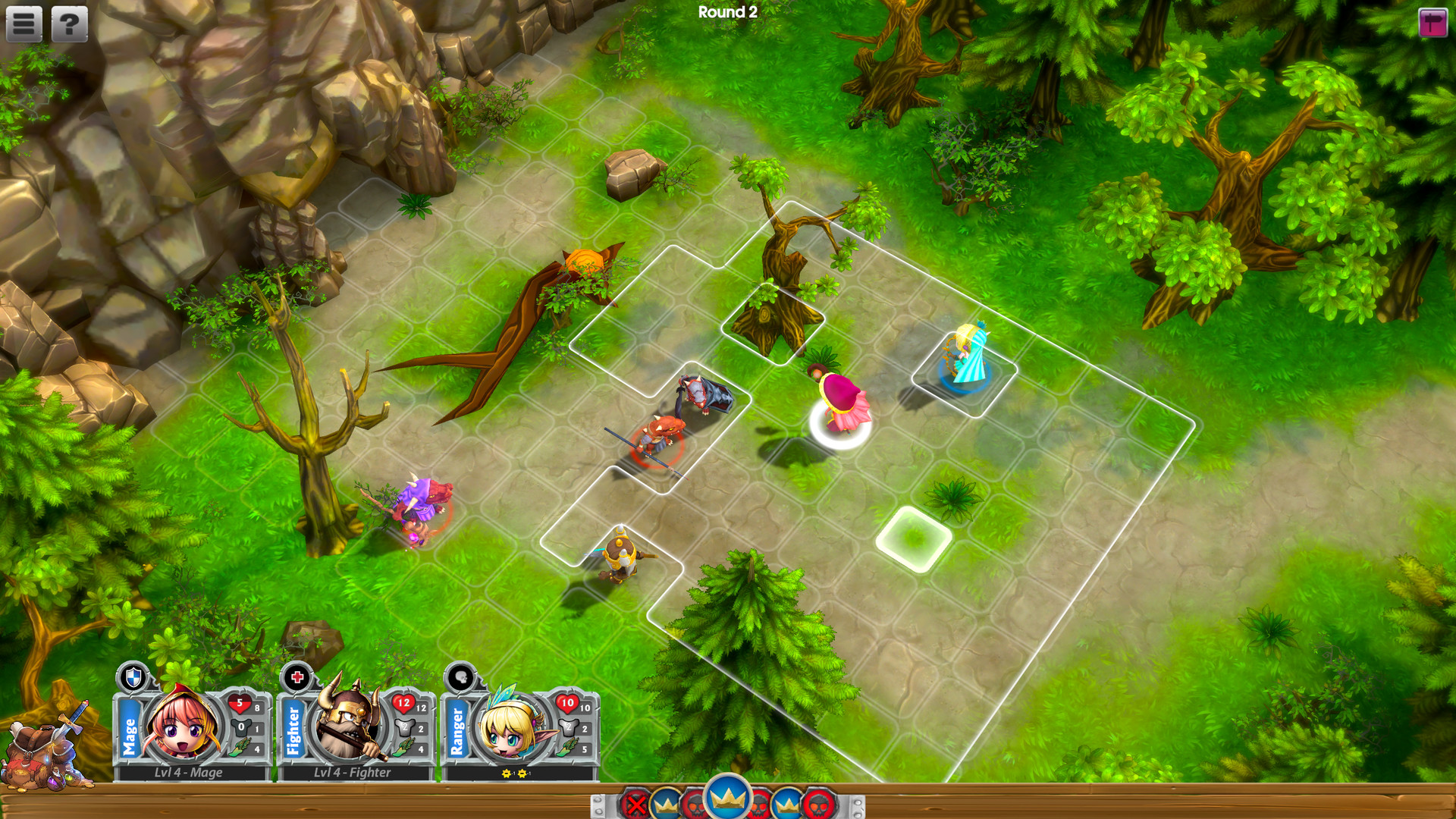Click the Round 2 heading
This screenshot has height=819, width=1456.
(727, 12)
